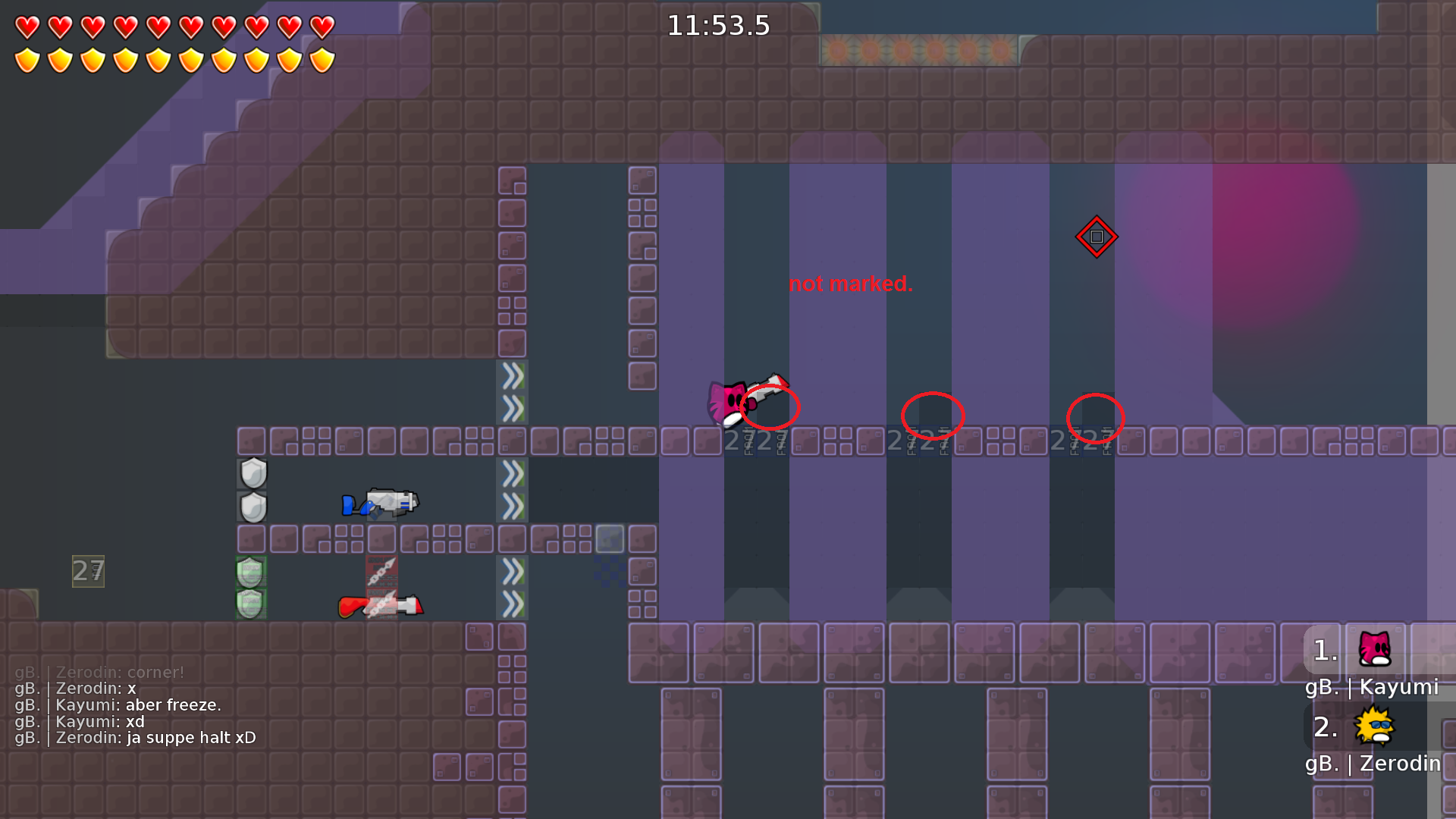The height and width of the screenshot is (819, 1456).
Task: Click the red 'not marked.' label
Action: (x=850, y=284)
